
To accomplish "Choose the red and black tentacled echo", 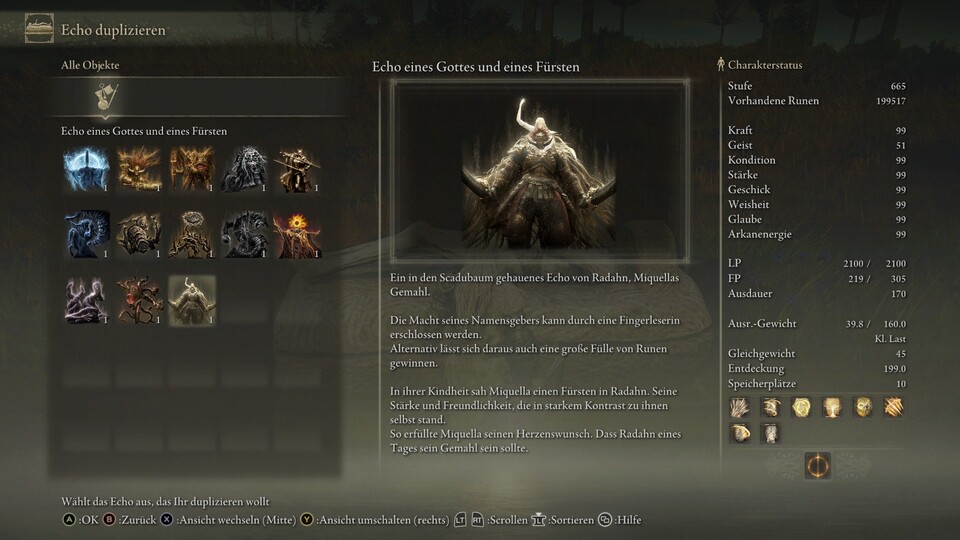I will (x=139, y=299).
